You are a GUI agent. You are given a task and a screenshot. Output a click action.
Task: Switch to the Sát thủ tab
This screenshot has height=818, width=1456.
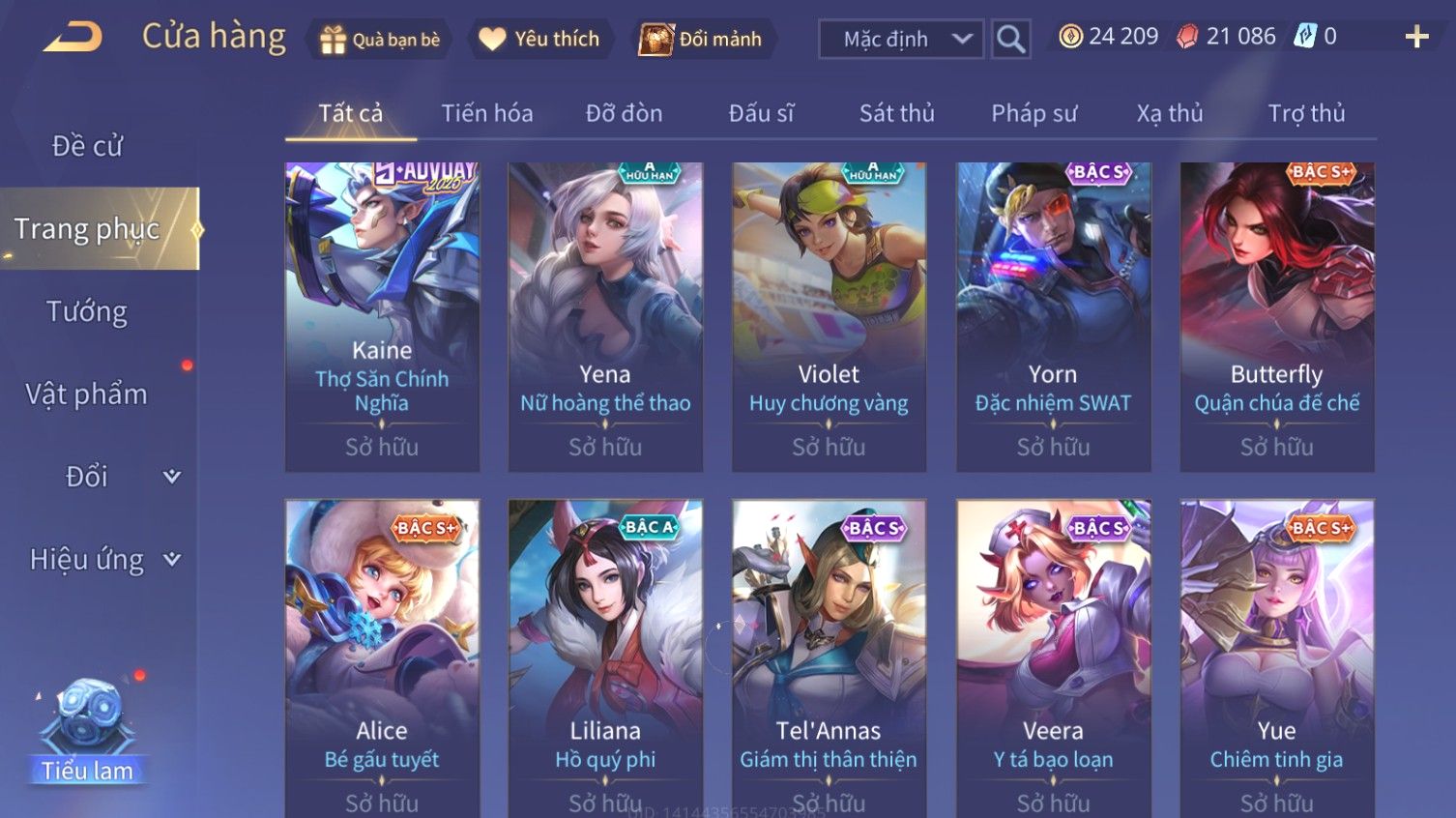(896, 114)
